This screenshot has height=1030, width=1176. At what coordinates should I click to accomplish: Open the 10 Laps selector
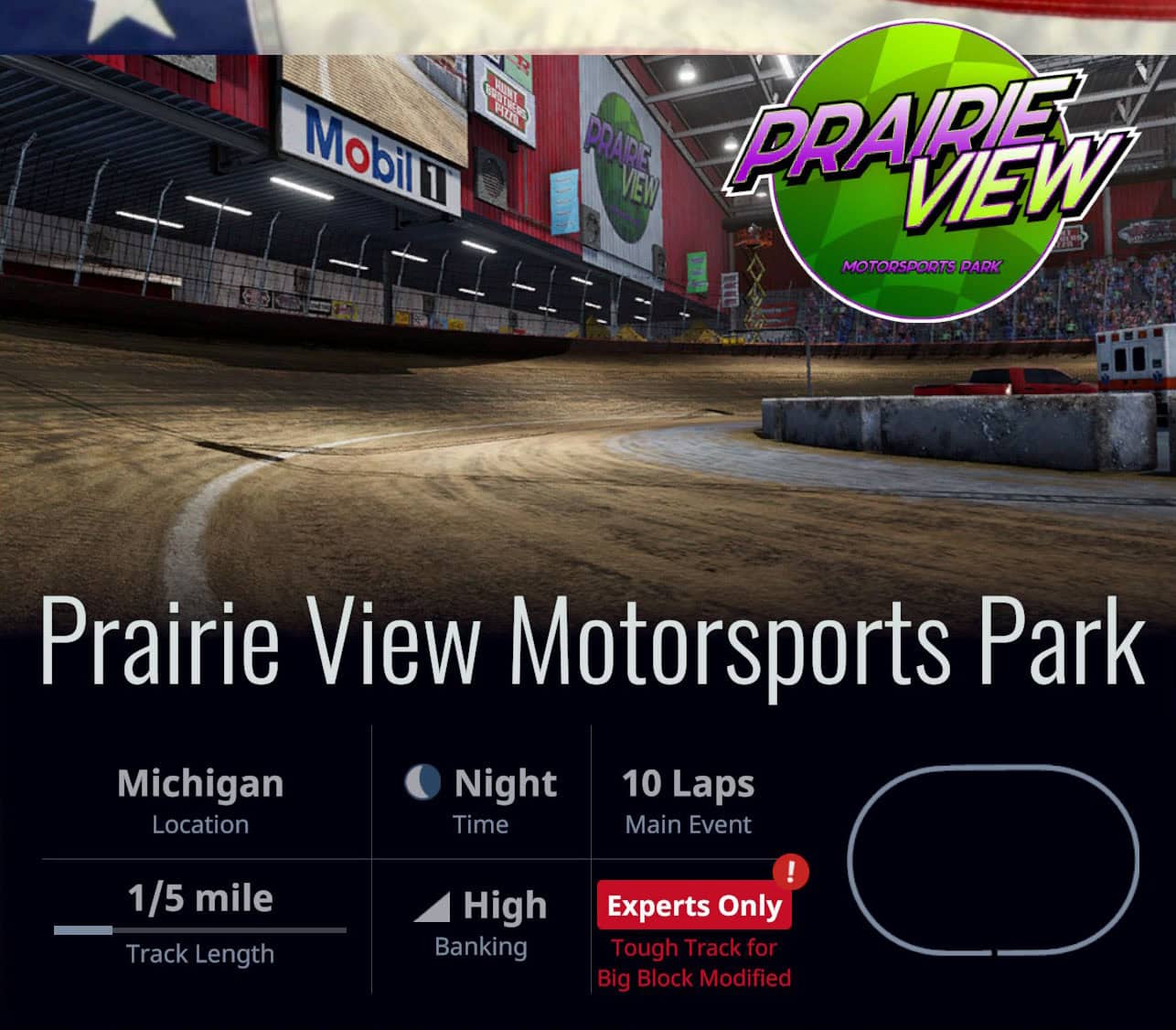688,784
